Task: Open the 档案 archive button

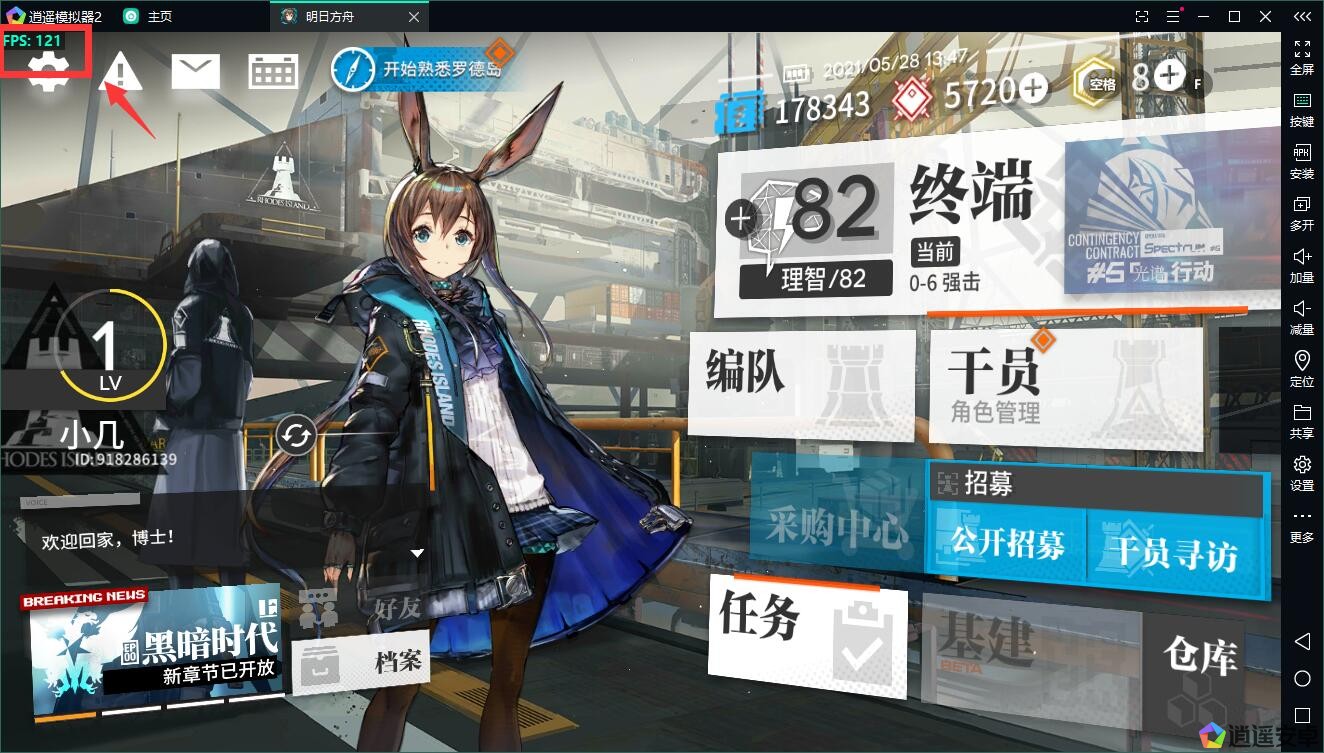Action: point(362,661)
